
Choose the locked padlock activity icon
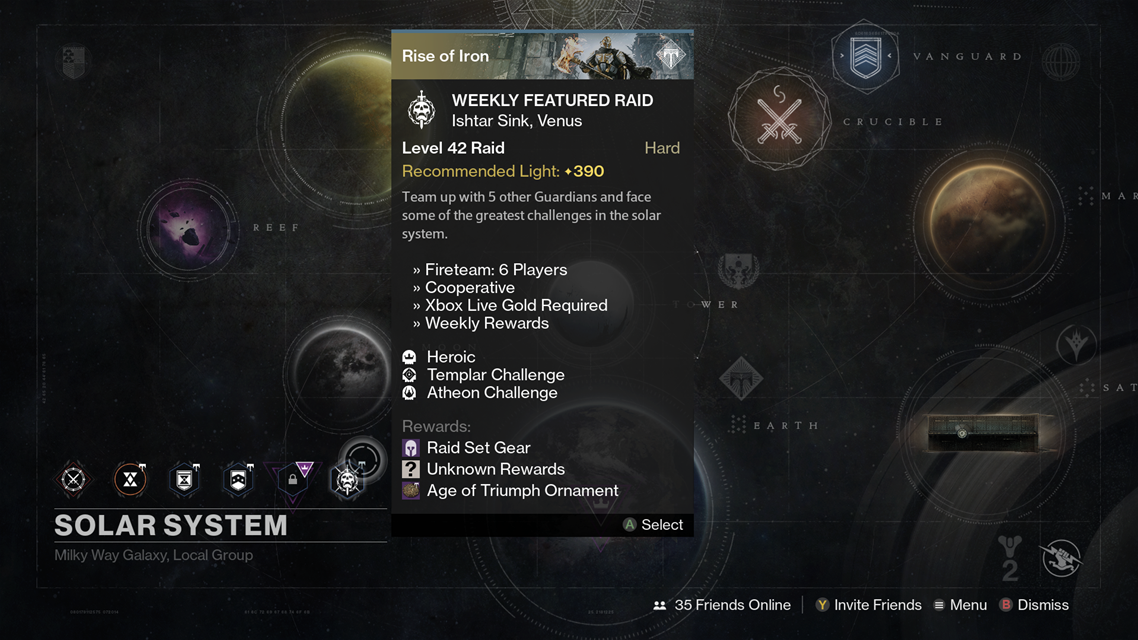[x=294, y=479]
